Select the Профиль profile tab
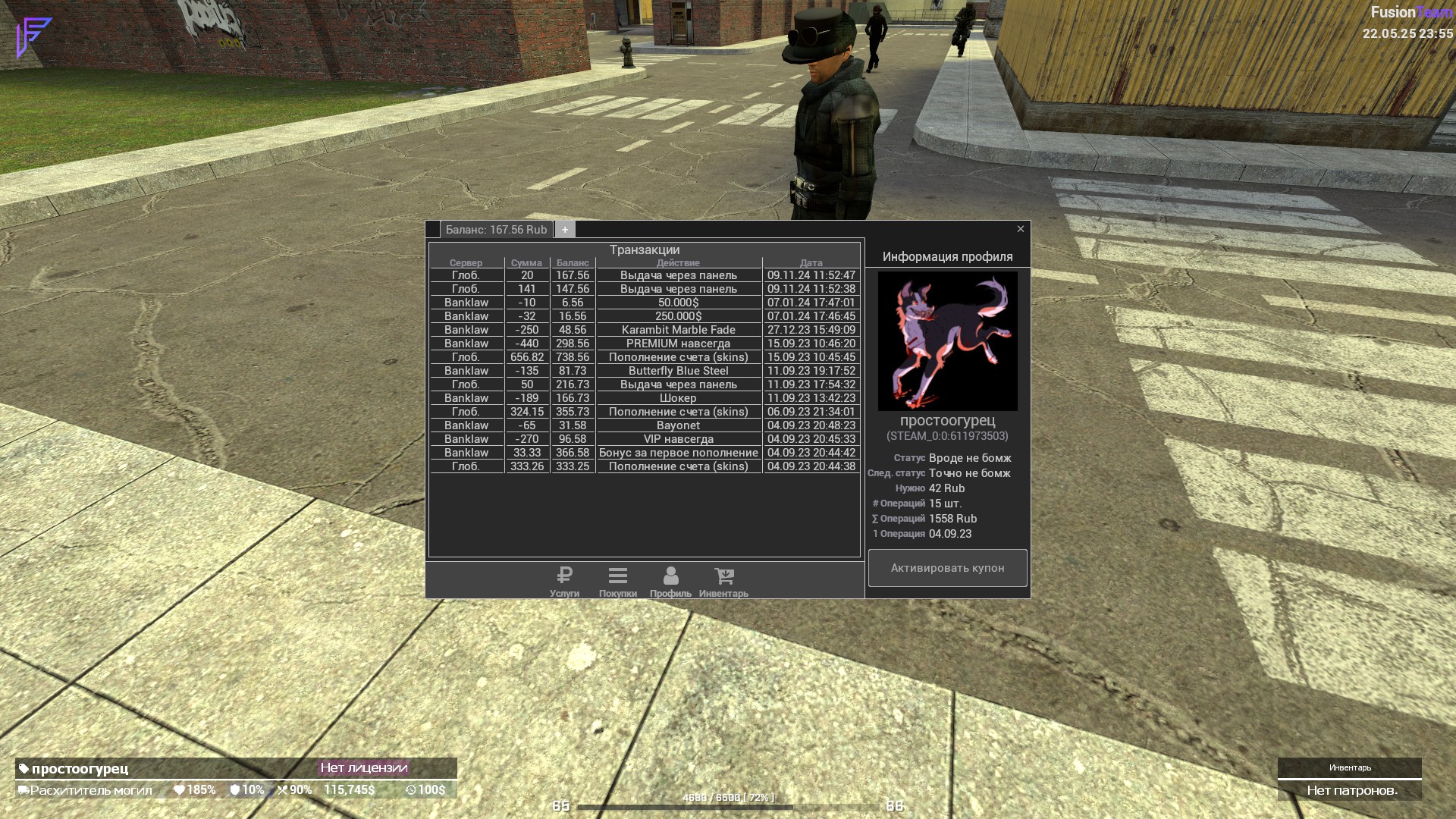 670,582
